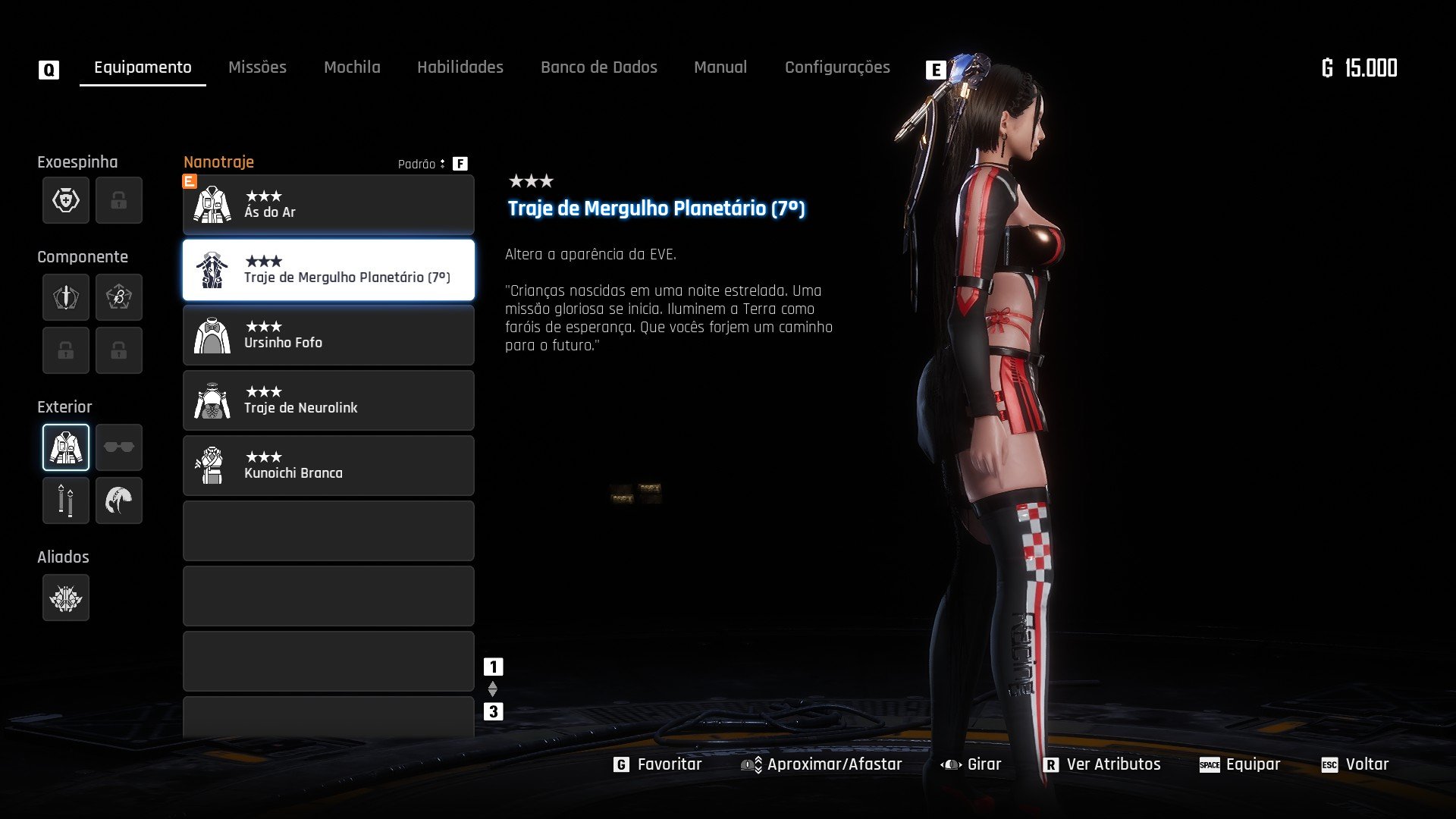This screenshot has width=1456, height=819.
Task: Switch to the Missões tab
Action: click(x=257, y=67)
